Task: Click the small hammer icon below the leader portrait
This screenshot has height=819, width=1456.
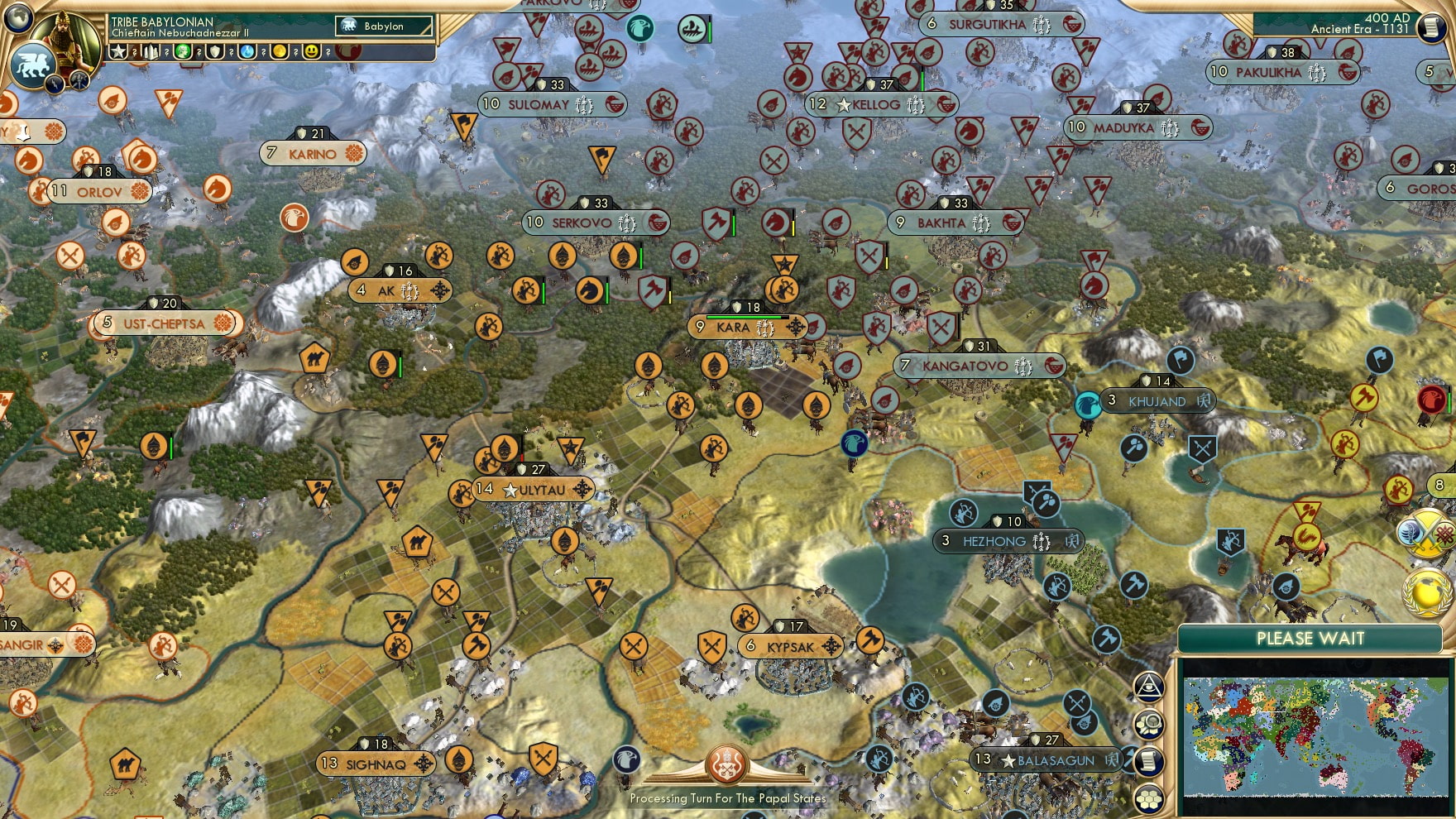Action: [78, 81]
